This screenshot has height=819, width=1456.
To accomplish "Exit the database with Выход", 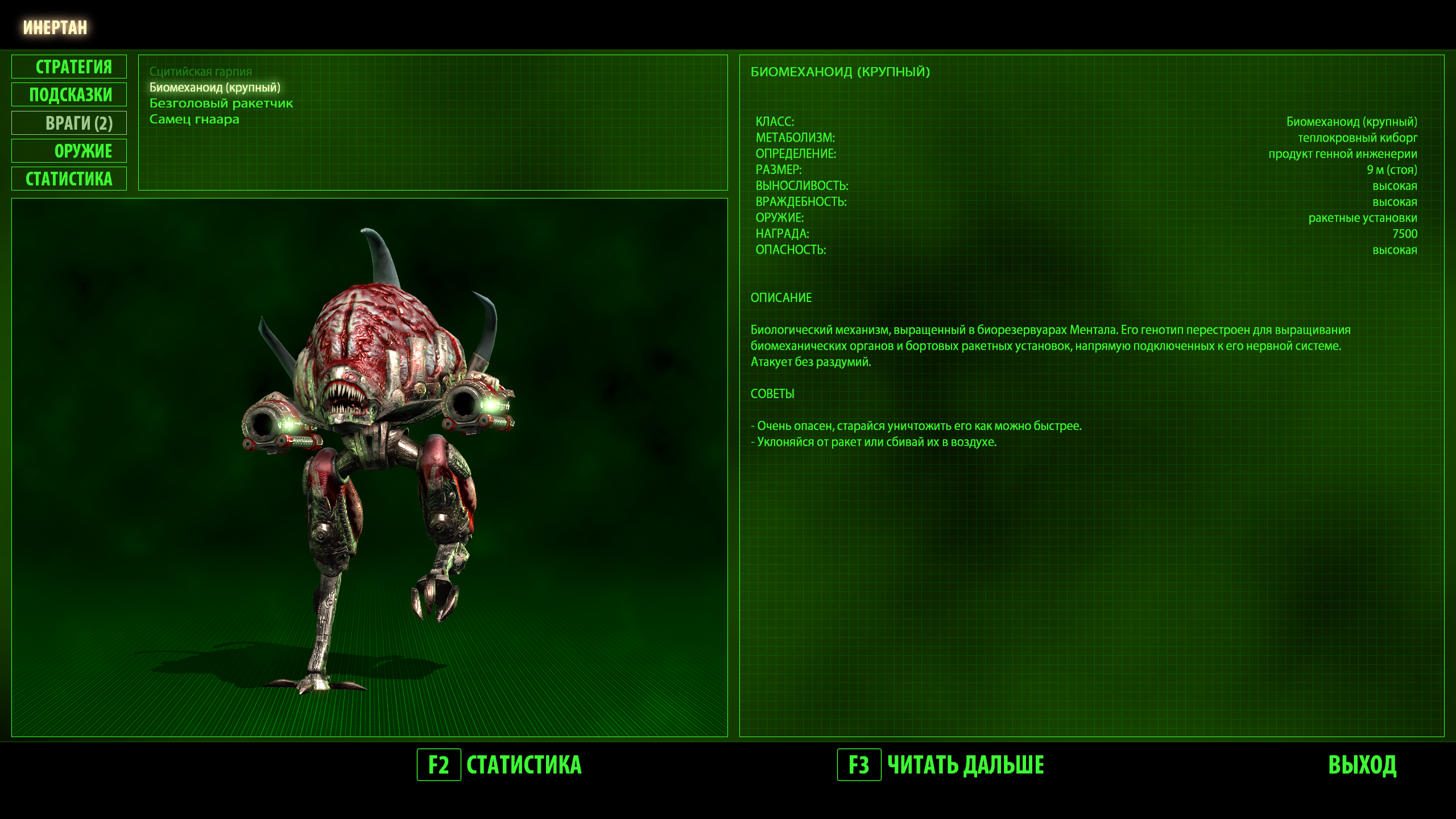I will (x=1362, y=765).
